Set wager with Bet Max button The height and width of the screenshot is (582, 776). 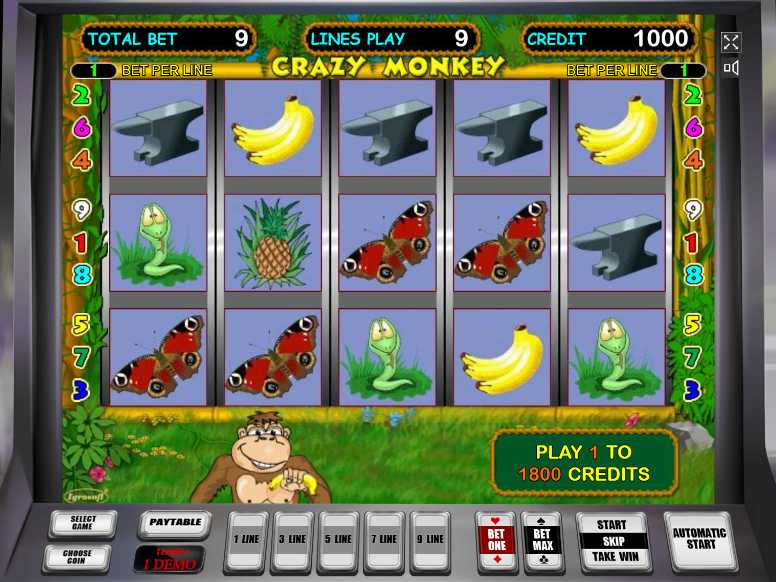(x=545, y=541)
